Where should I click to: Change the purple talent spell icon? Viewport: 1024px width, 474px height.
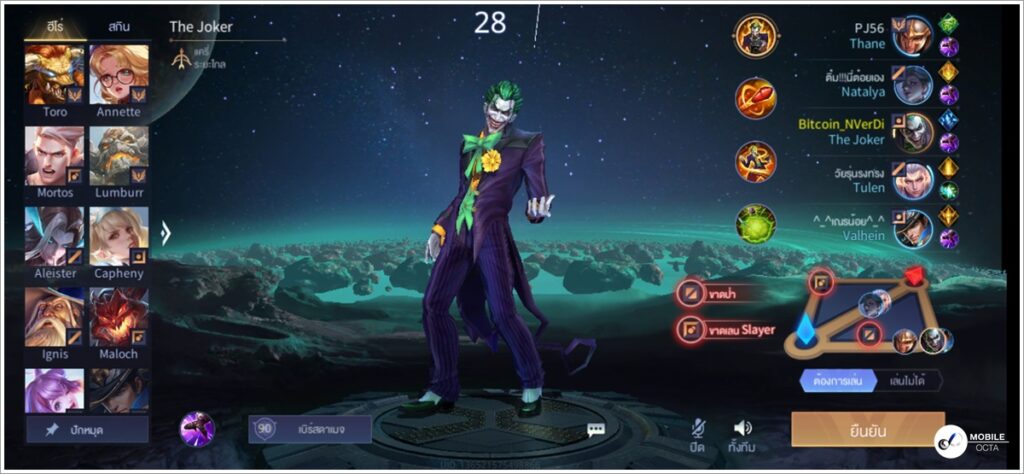tap(197, 429)
